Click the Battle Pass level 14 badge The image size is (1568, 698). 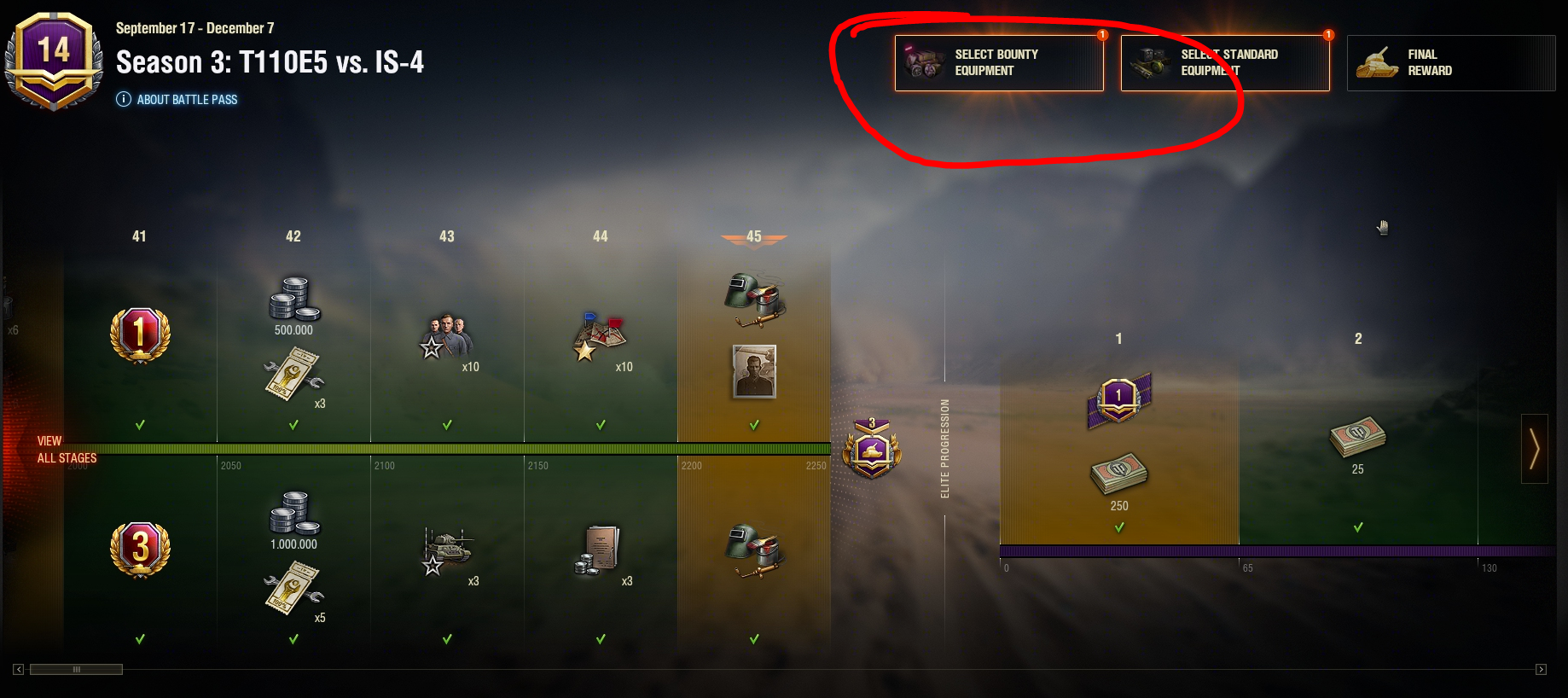pos(54,55)
